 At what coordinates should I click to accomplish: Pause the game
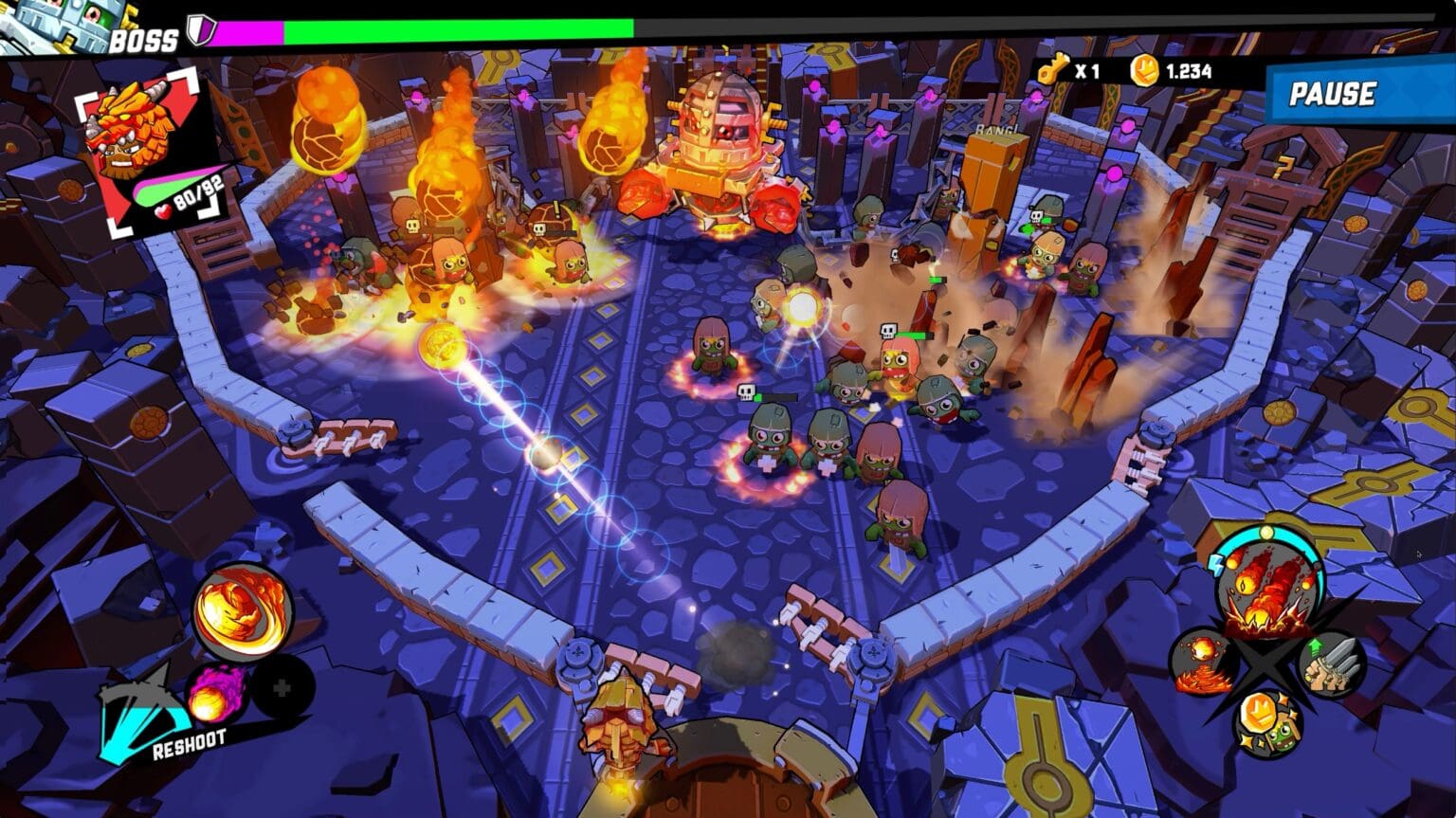[x=1332, y=94]
